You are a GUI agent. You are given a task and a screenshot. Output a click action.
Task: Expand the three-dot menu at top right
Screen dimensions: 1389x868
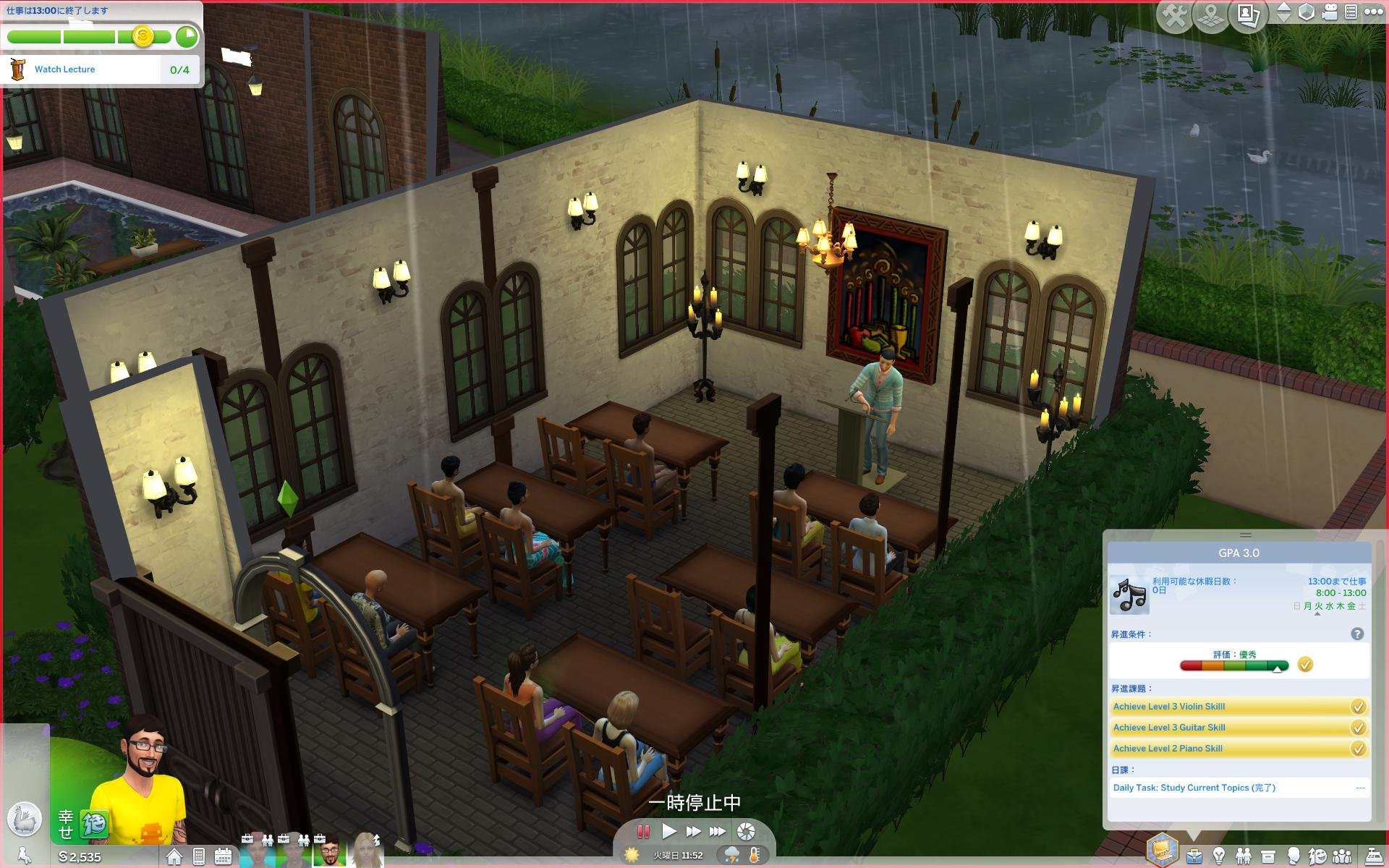coord(1372,10)
